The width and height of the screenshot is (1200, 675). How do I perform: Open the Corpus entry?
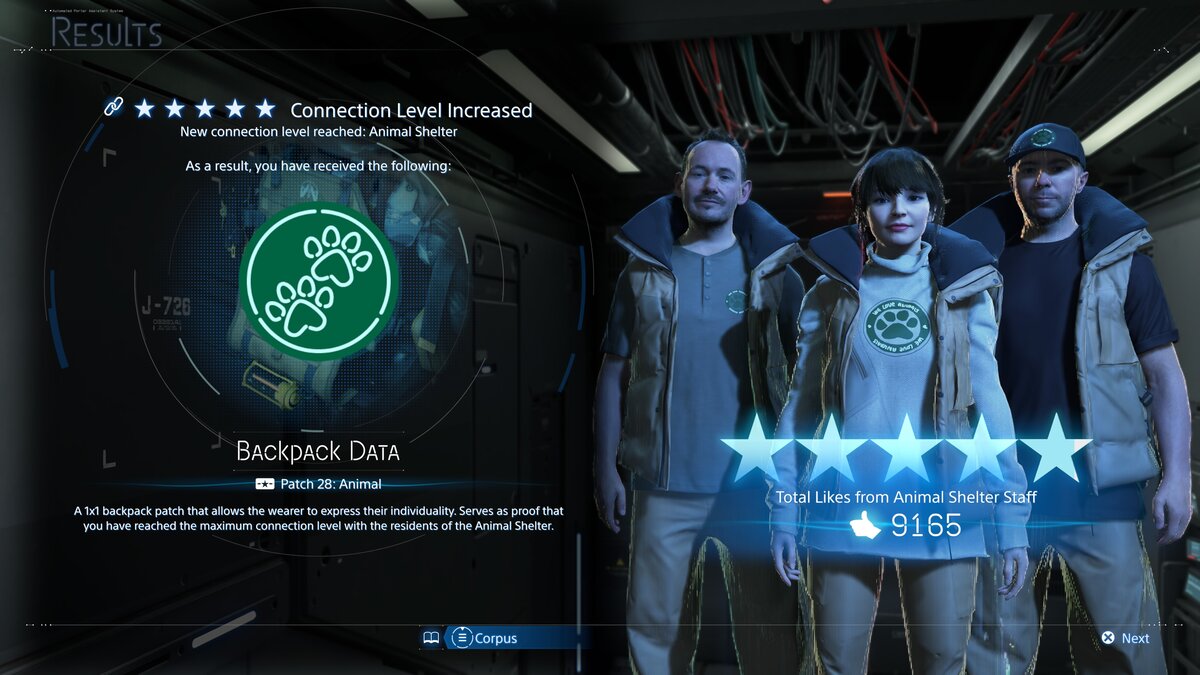click(x=484, y=638)
